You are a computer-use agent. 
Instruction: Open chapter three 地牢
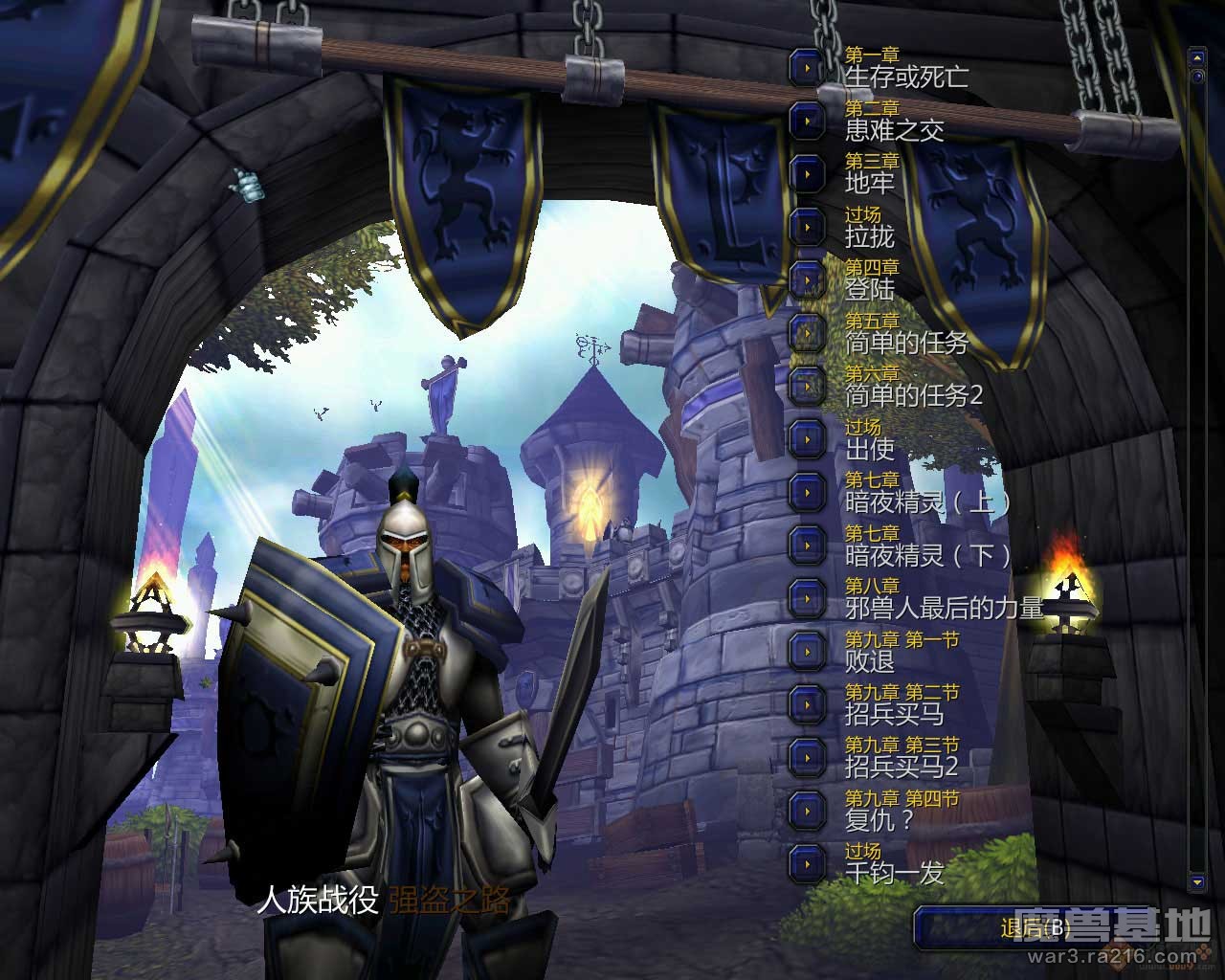point(809,174)
